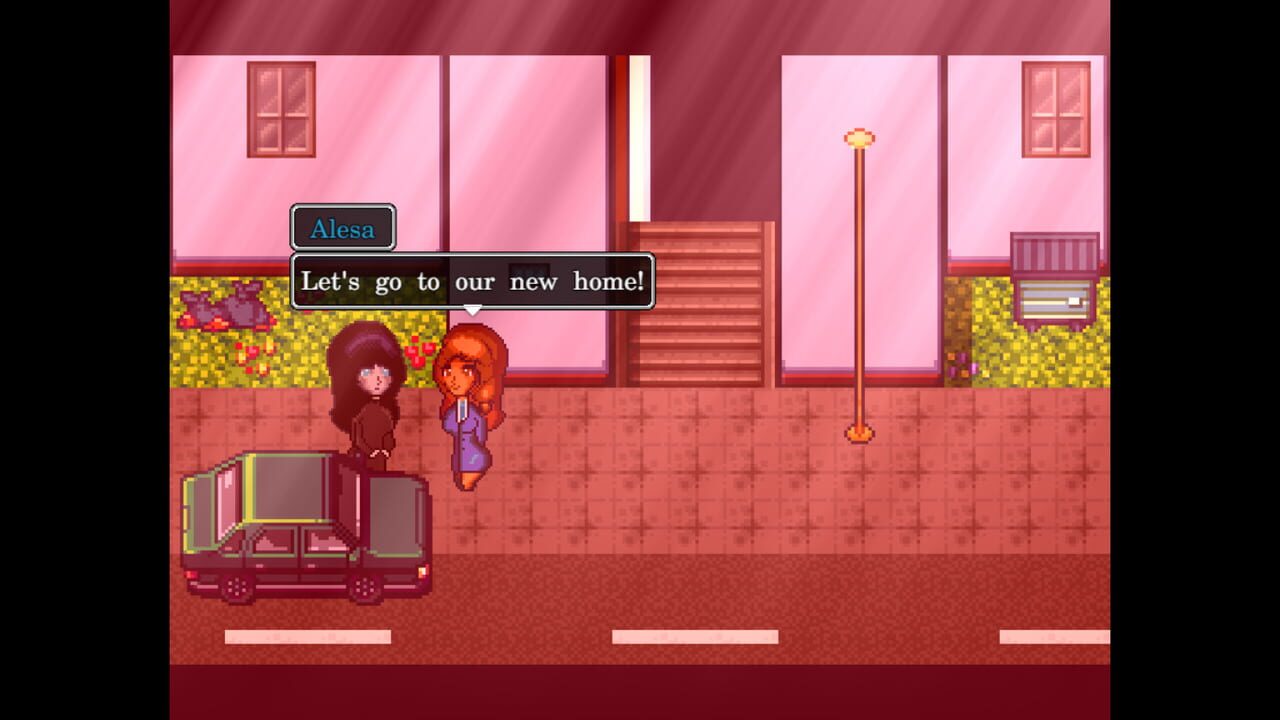Click the street lamp post
1280x720 pixels.
858,290
